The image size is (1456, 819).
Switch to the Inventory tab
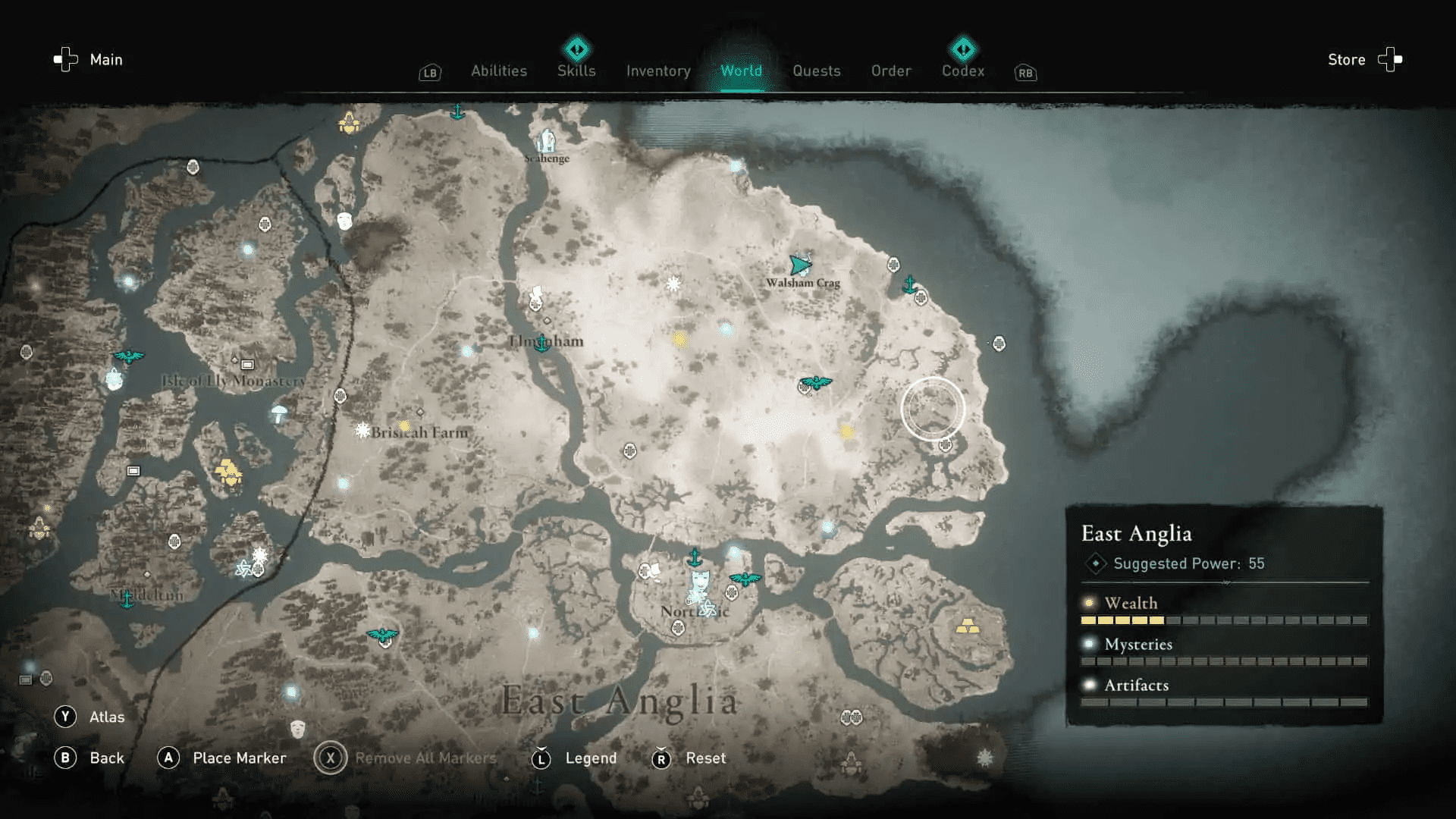tap(657, 71)
